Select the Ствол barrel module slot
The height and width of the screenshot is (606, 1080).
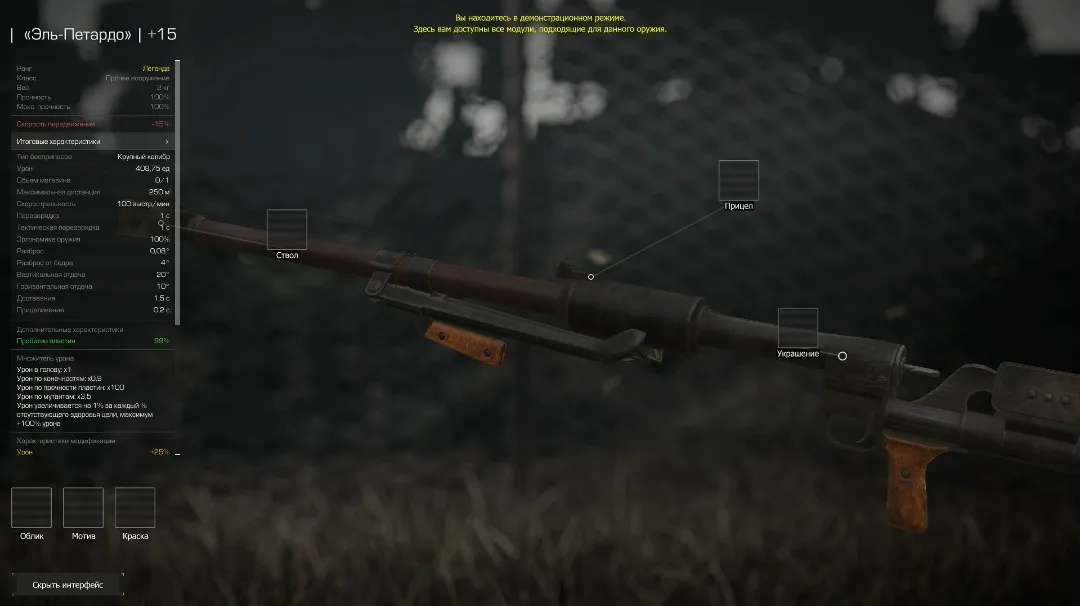(287, 229)
